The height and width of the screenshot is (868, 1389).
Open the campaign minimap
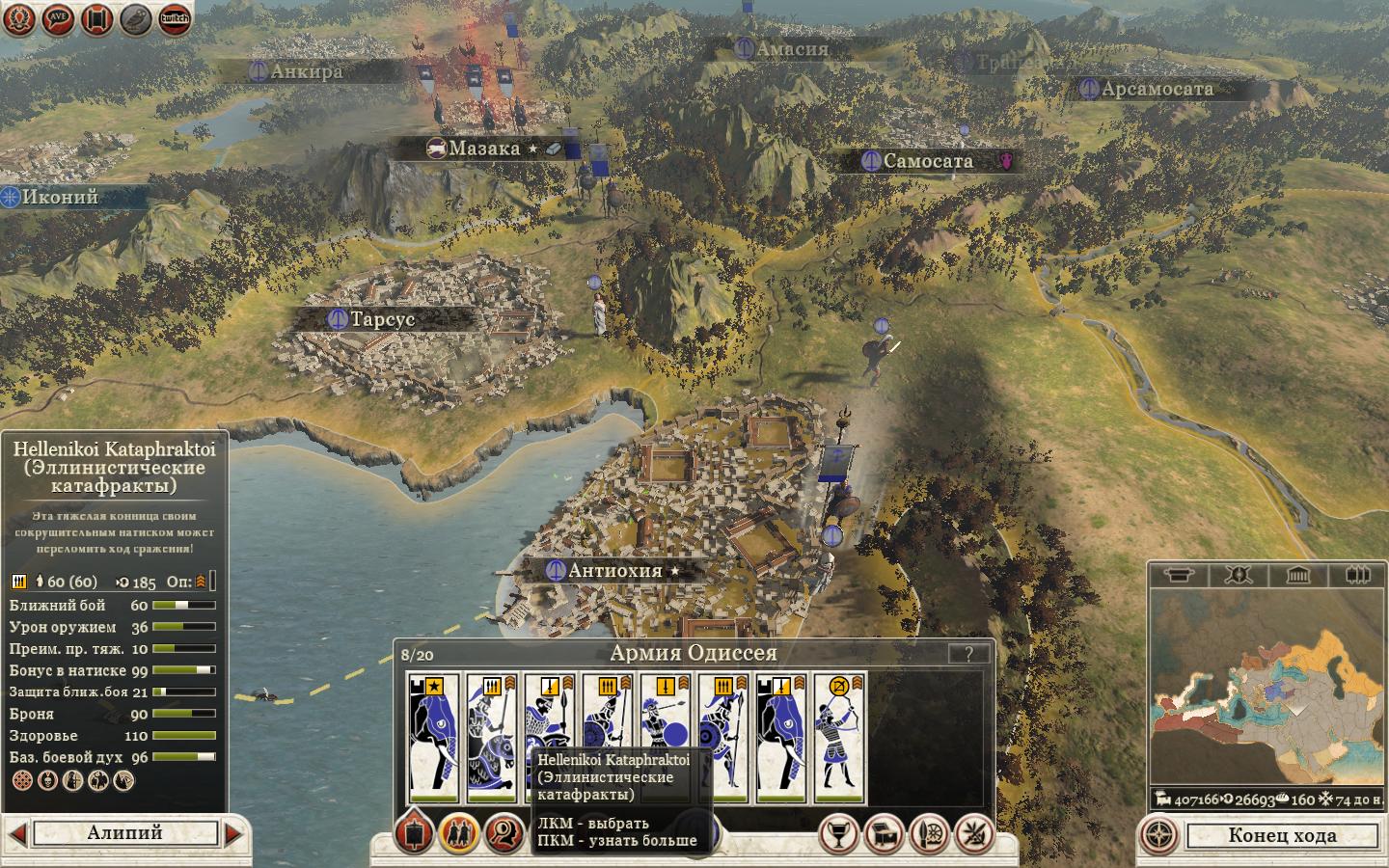click(1266, 690)
